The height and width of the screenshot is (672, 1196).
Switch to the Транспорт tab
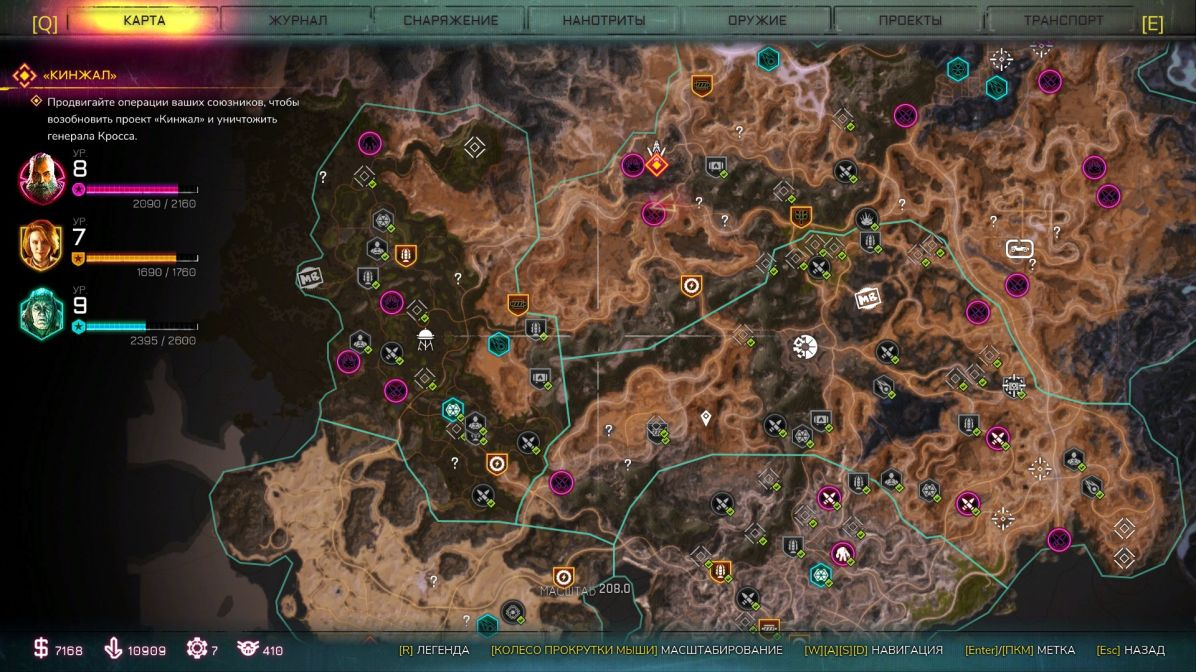(1063, 20)
